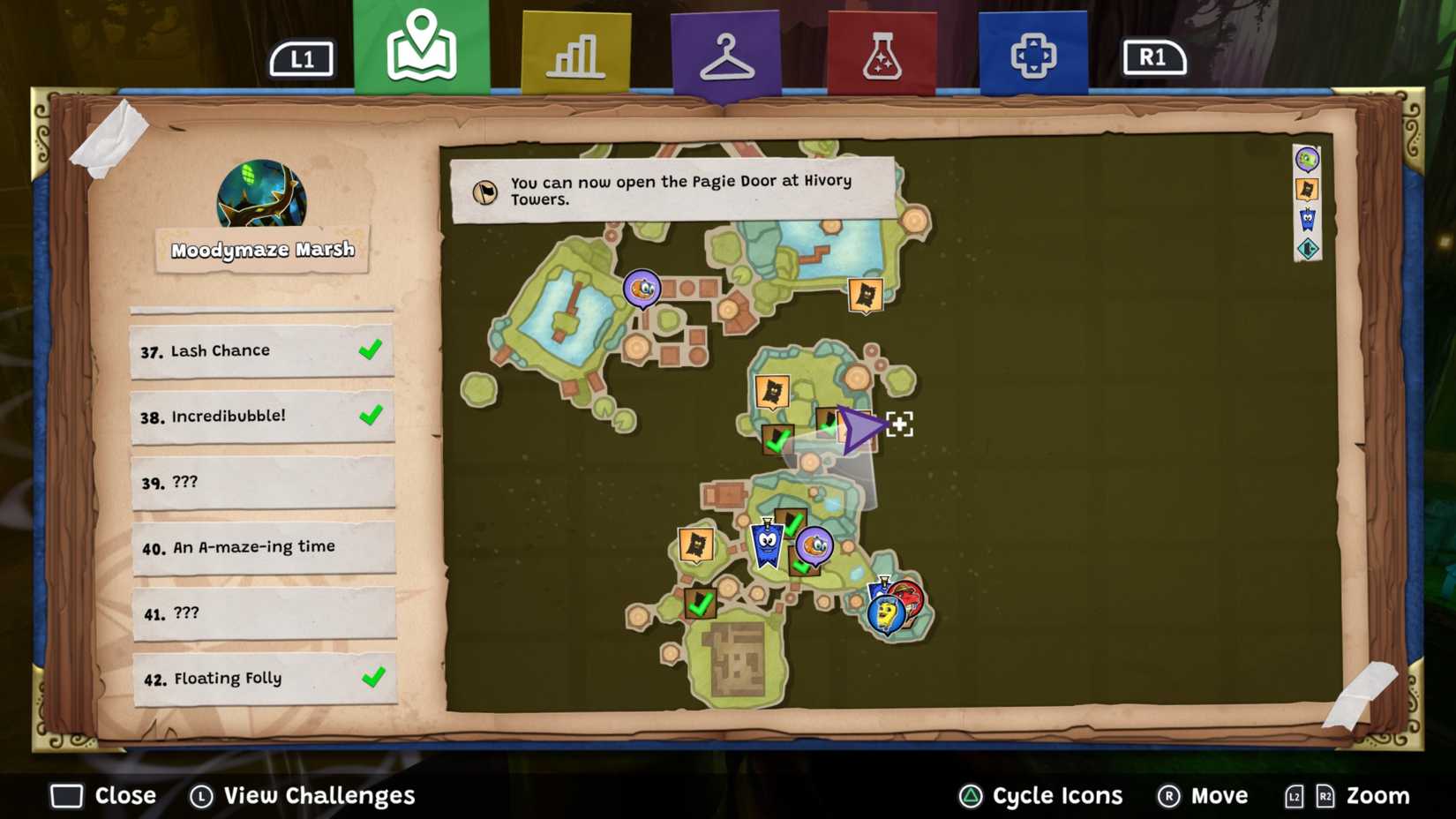Open the blue plus-shaped tab
This screenshot has height=819, width=1456.
pos(1032,55)
